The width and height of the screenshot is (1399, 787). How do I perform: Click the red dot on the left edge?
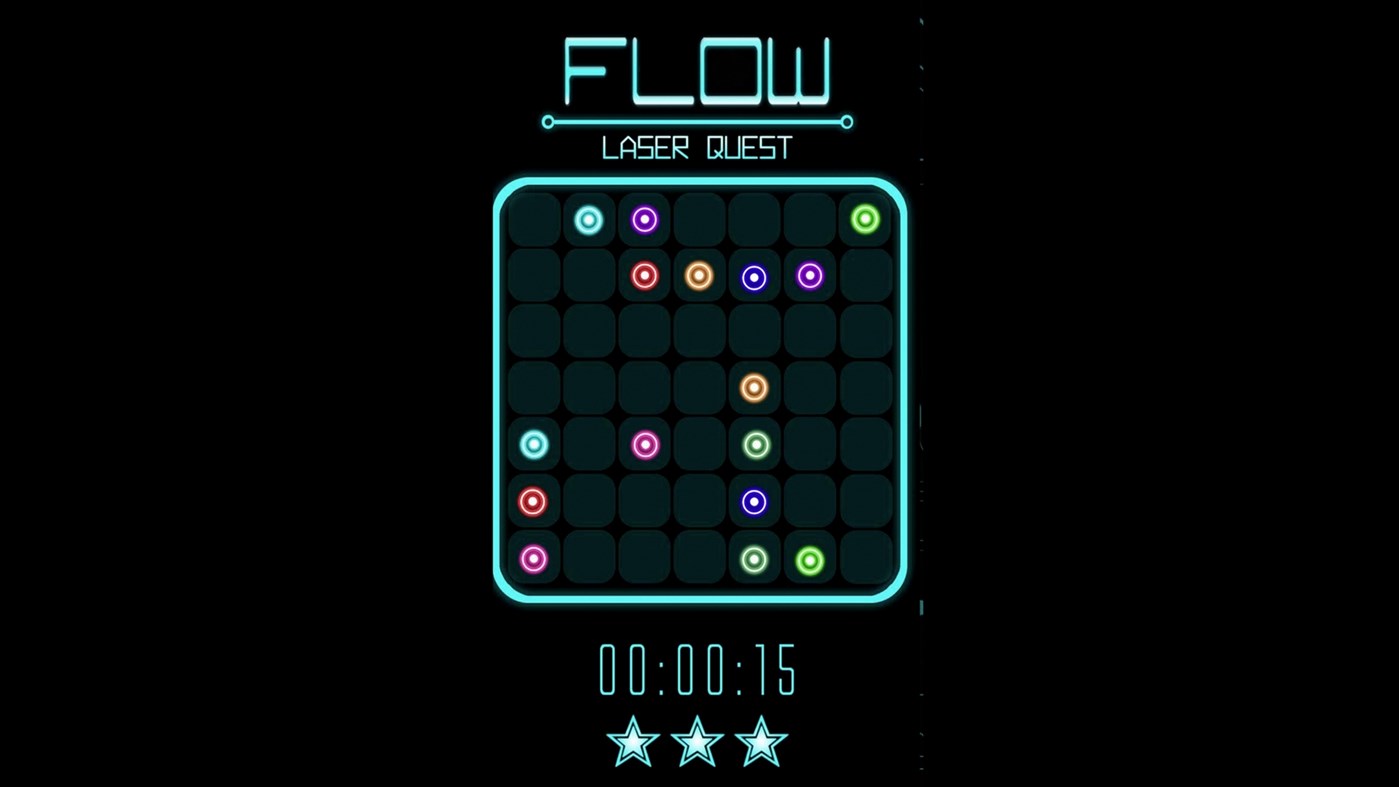(533, 501)
